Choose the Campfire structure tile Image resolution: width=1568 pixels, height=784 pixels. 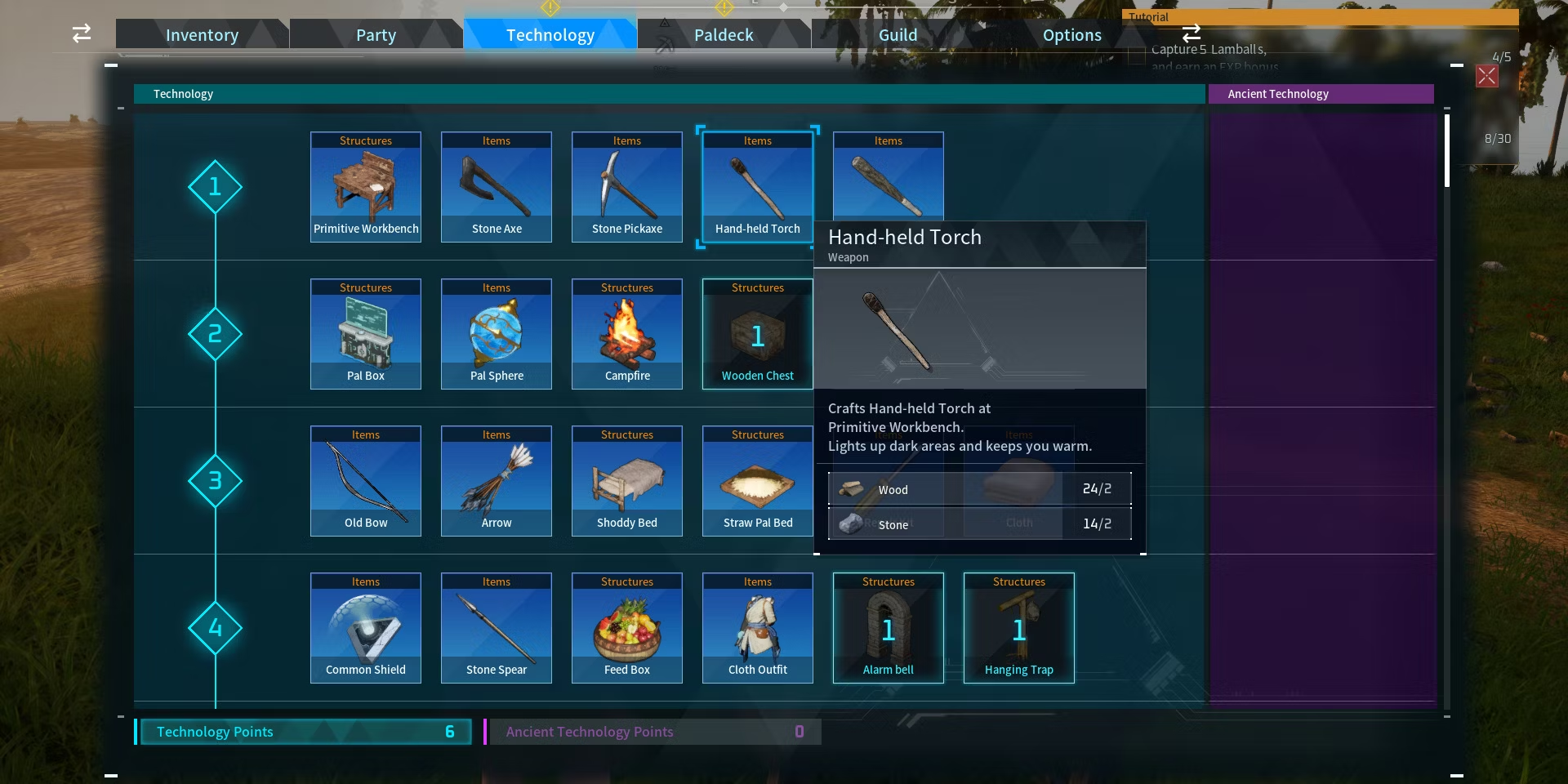click(627, 334)
